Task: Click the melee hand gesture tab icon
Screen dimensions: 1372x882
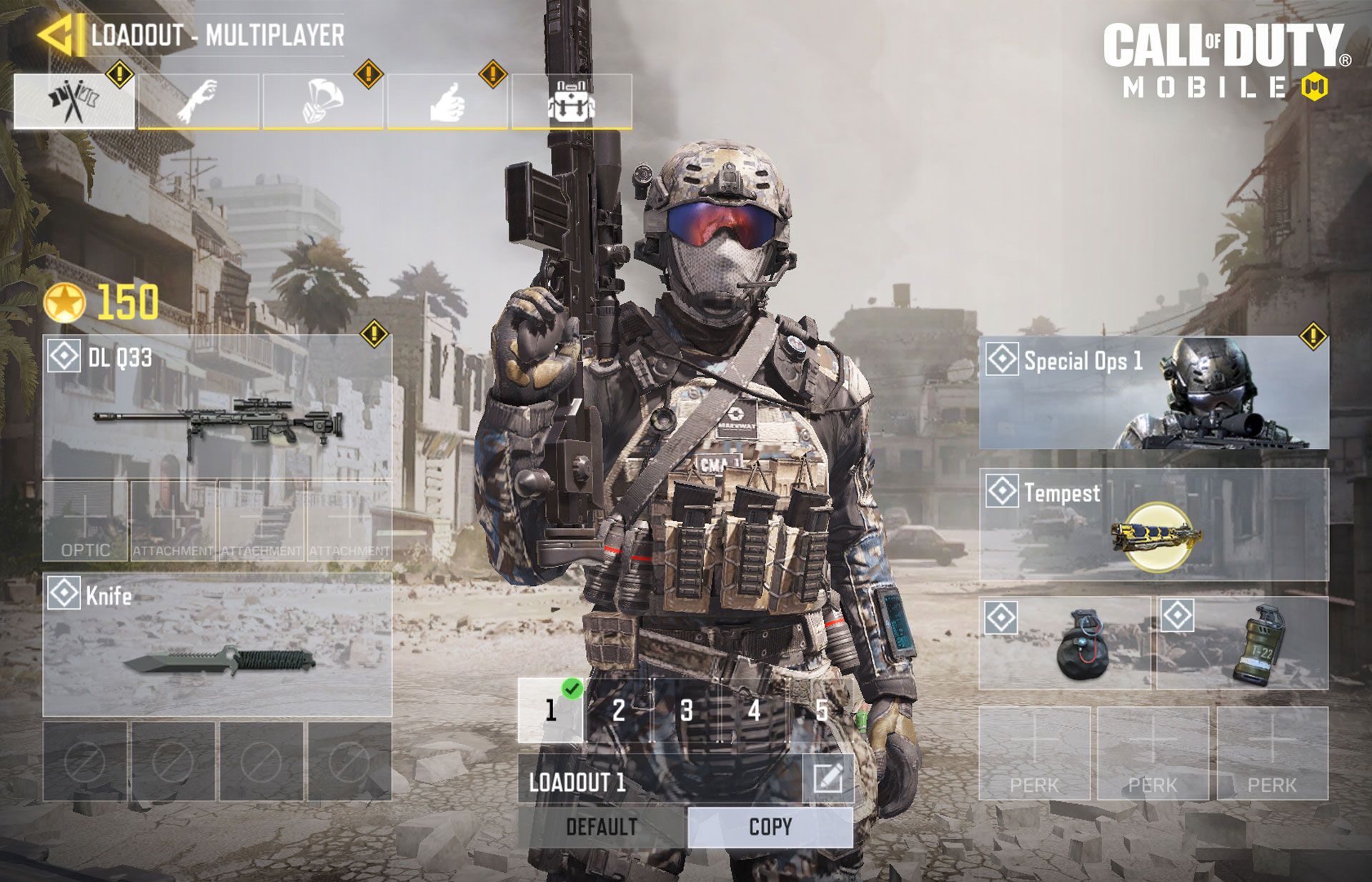Action: tap(200, 100)
